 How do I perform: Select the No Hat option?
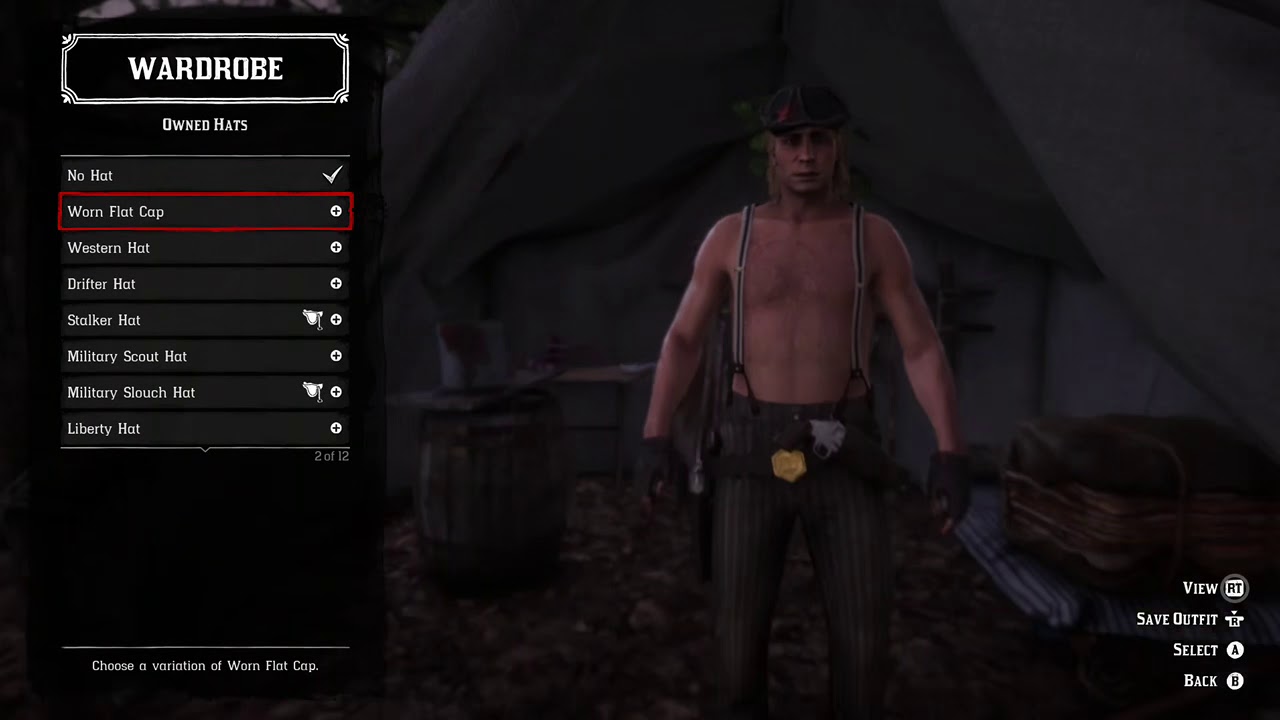pos(204,175)
